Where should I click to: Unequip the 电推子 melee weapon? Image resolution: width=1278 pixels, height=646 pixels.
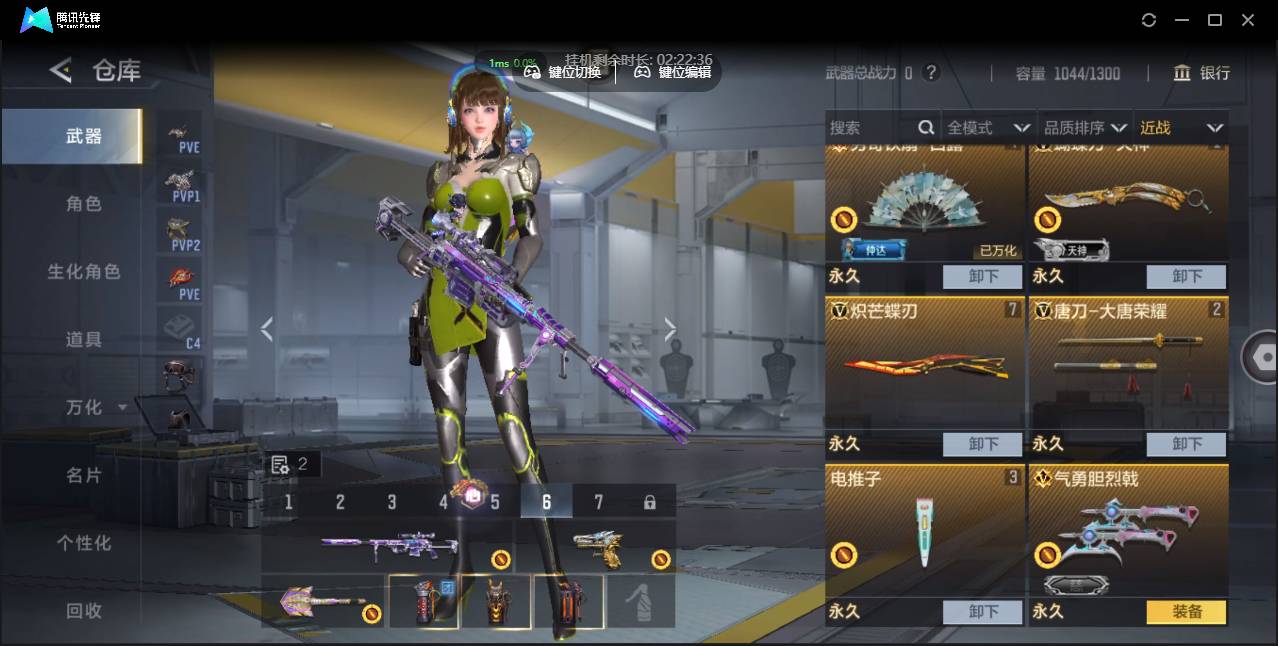coord(982,611)
